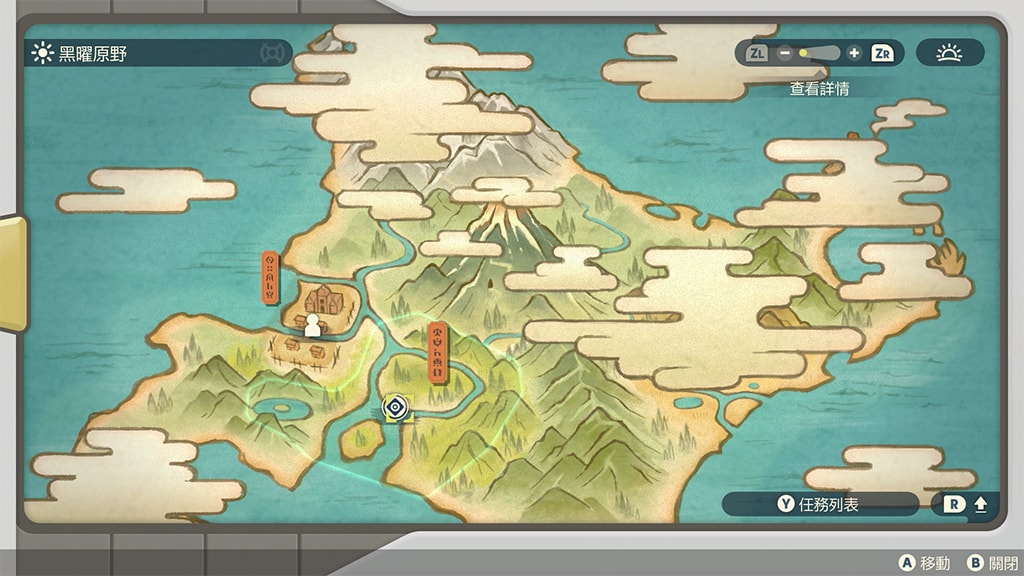Image resolution: width=1024 pixels, height=576 pixels.
Task: Adjust the map zoom slider
Action: click(x=819, y=53)
